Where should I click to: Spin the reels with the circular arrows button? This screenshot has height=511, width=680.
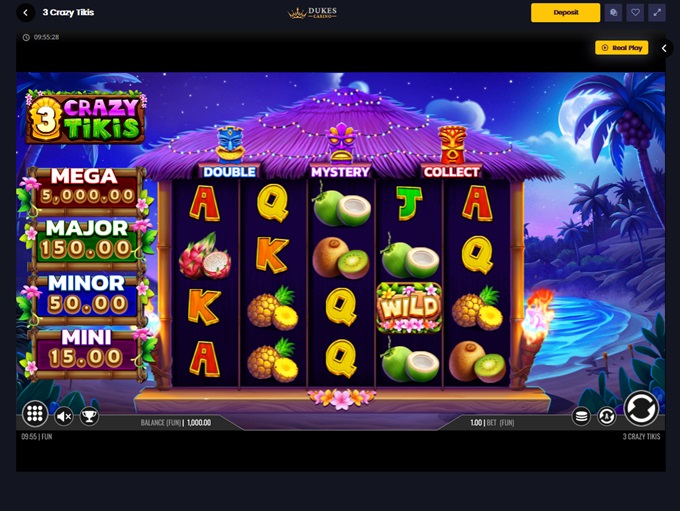point(641,408)
